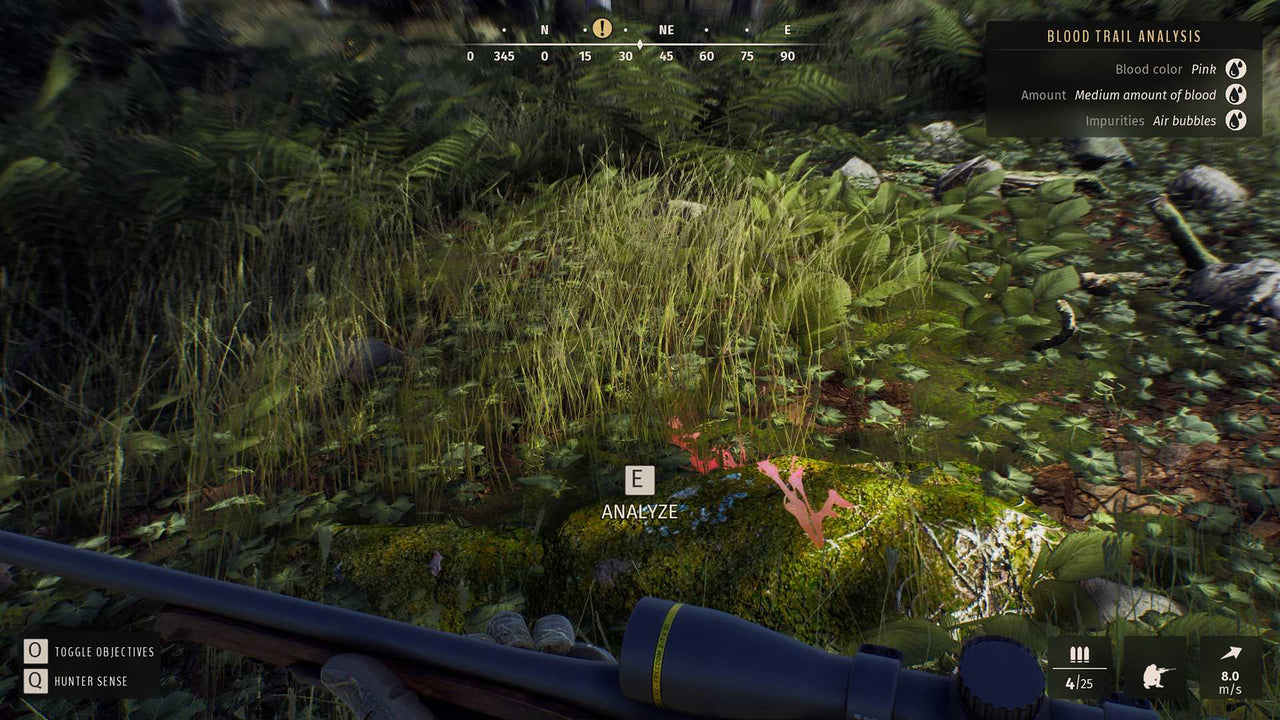Toggle objectives with the O key prompt
The image size is (1280, 720).
pos(35,651)
